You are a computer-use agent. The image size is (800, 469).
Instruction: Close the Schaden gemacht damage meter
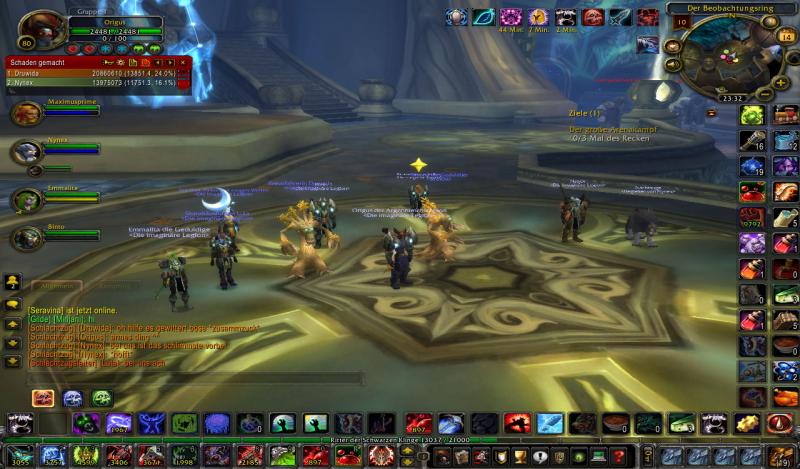coord(184,62)
